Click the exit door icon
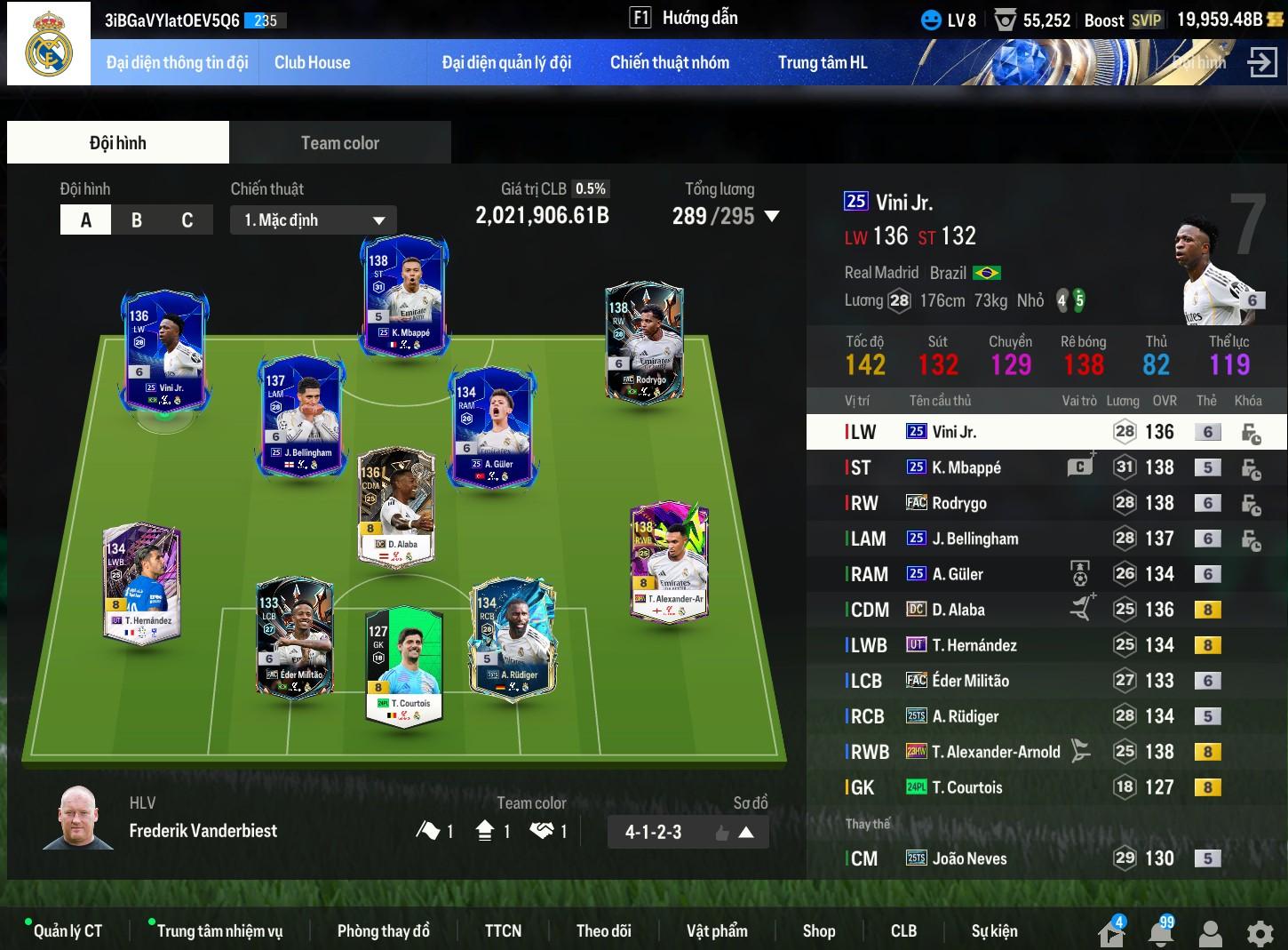Viewport: 1288px width, 950px height. (1262, 62)
